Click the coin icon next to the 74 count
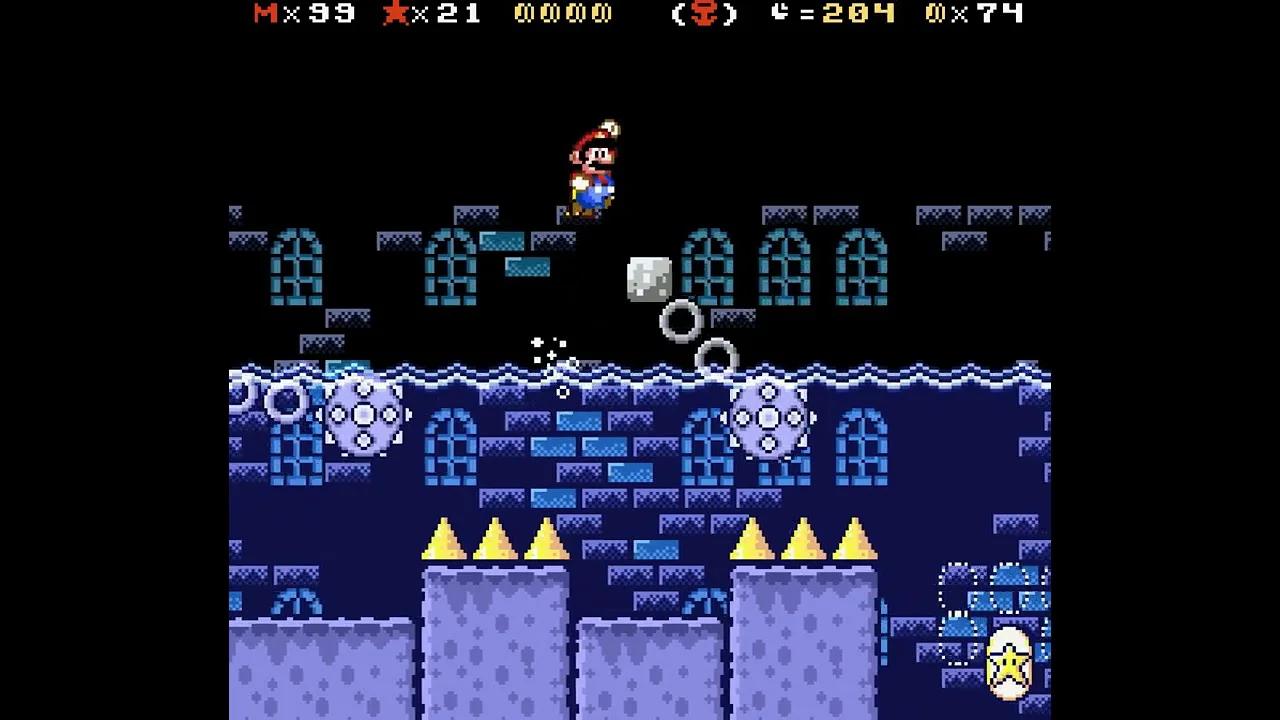The height and width of the screenshot is (720, 1280). [935, 14]
